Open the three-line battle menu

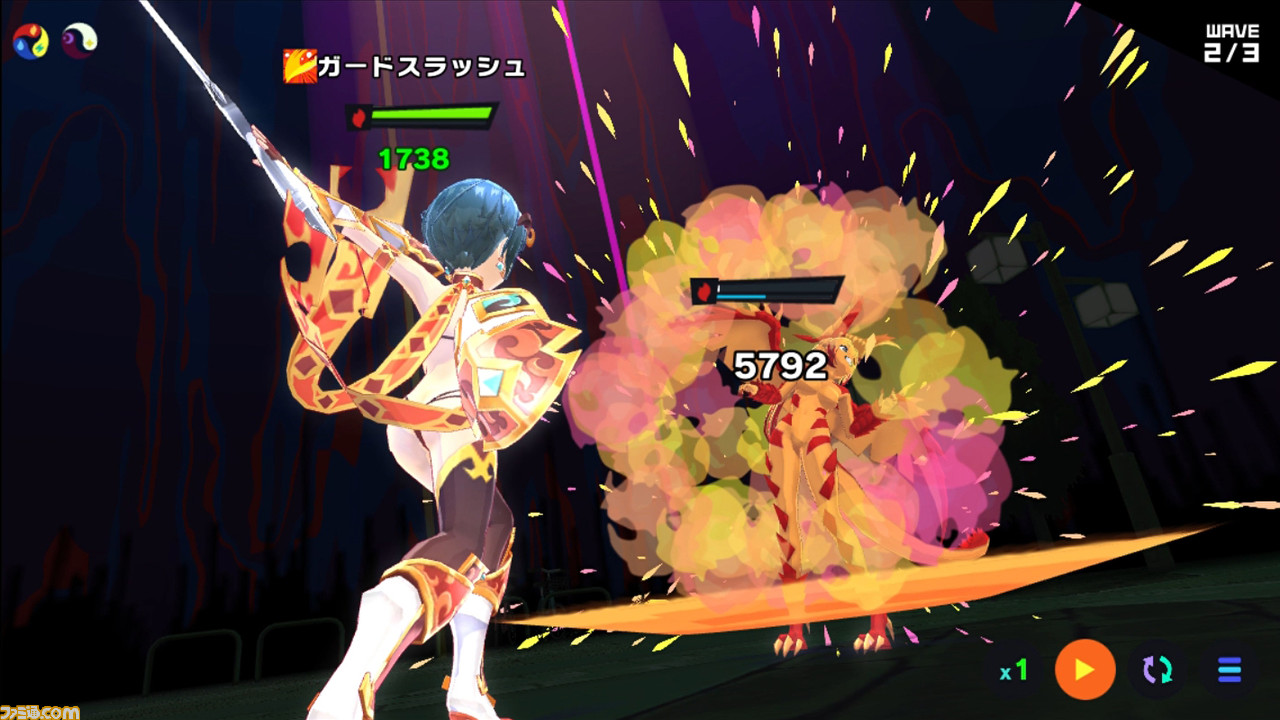(x=1229, y=669)
